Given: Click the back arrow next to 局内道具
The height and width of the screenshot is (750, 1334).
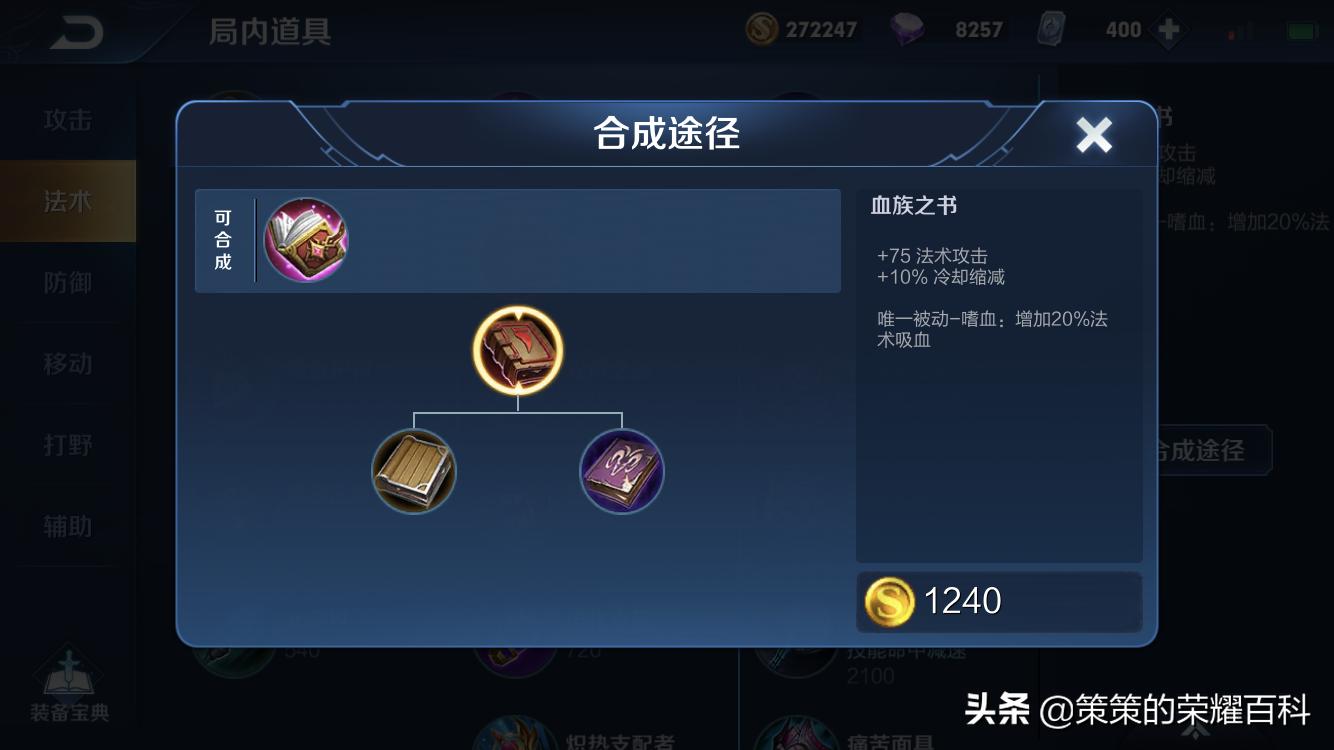Looking at the screenshot, I should 78,30.
